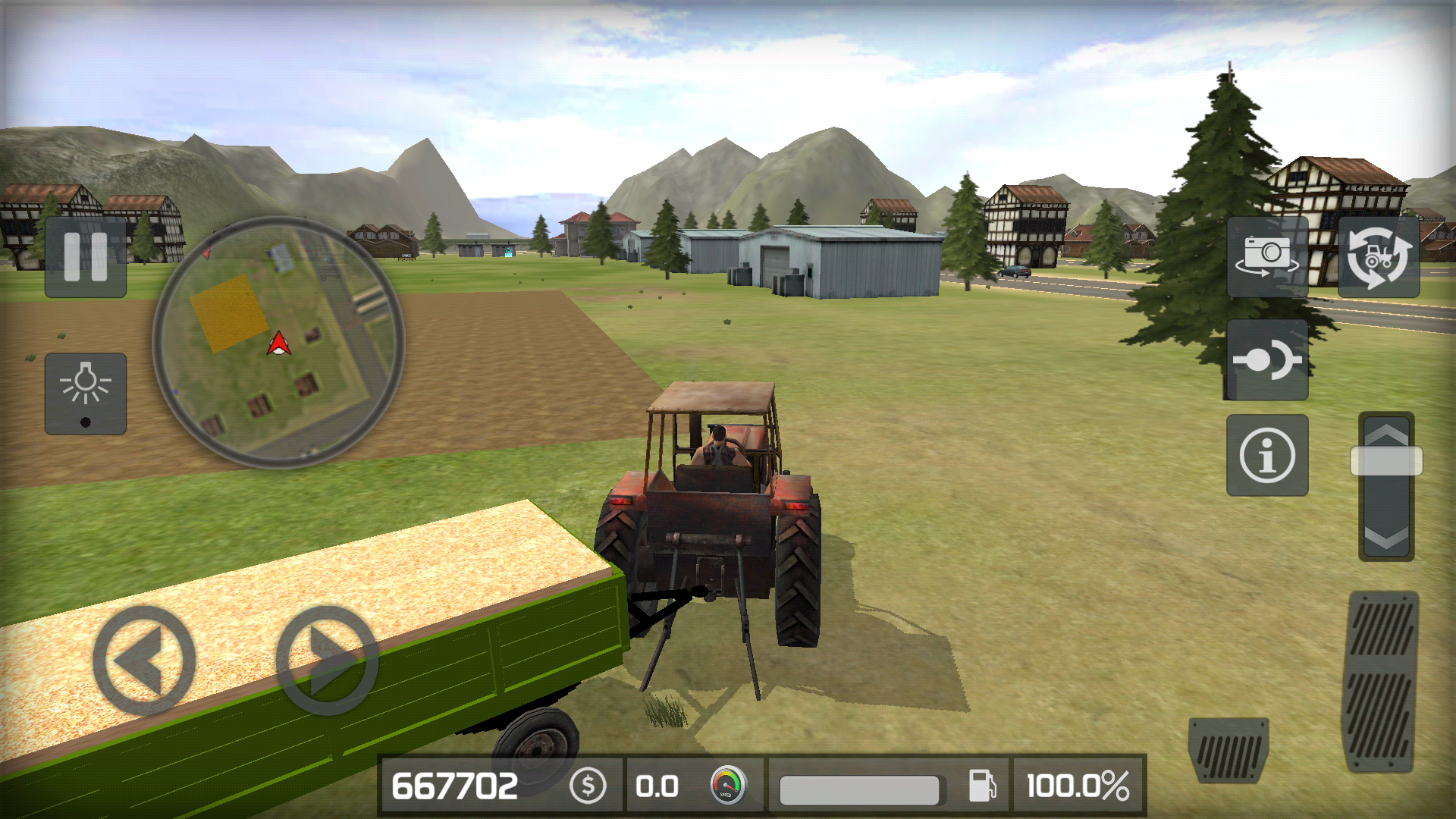Steer left with the left arrow
Screen dimensions: 1456x819
pyautogui.click(x=144, y=658)
